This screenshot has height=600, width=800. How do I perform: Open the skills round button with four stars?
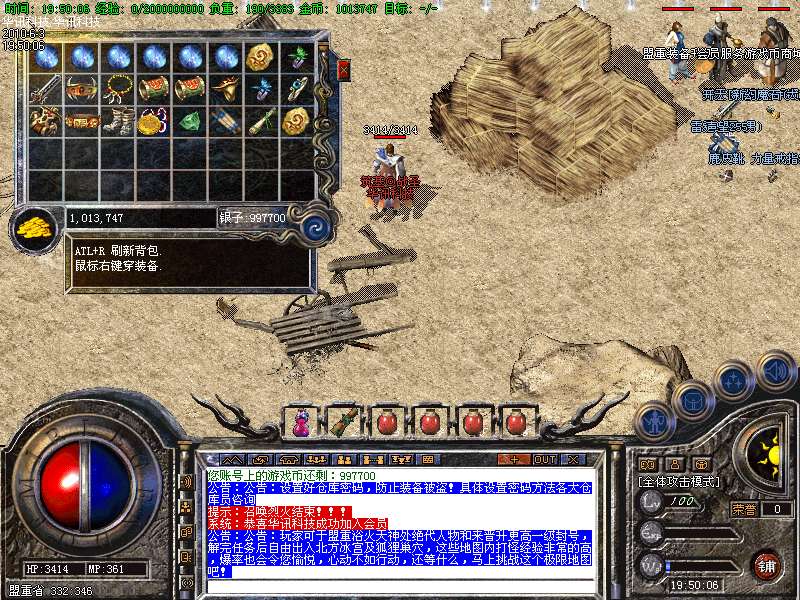[733, 380]
